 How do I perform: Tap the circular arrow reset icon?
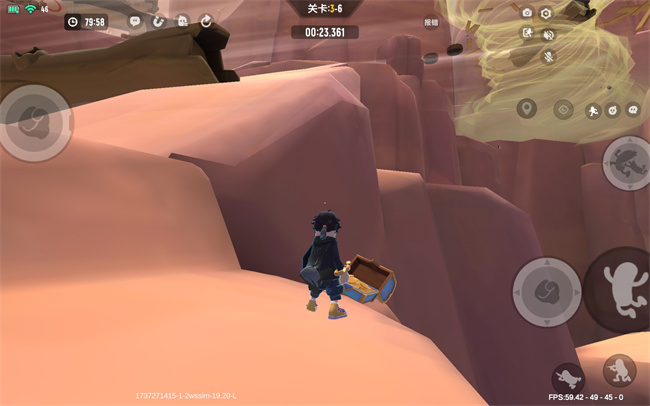click(x=206, y=21)
